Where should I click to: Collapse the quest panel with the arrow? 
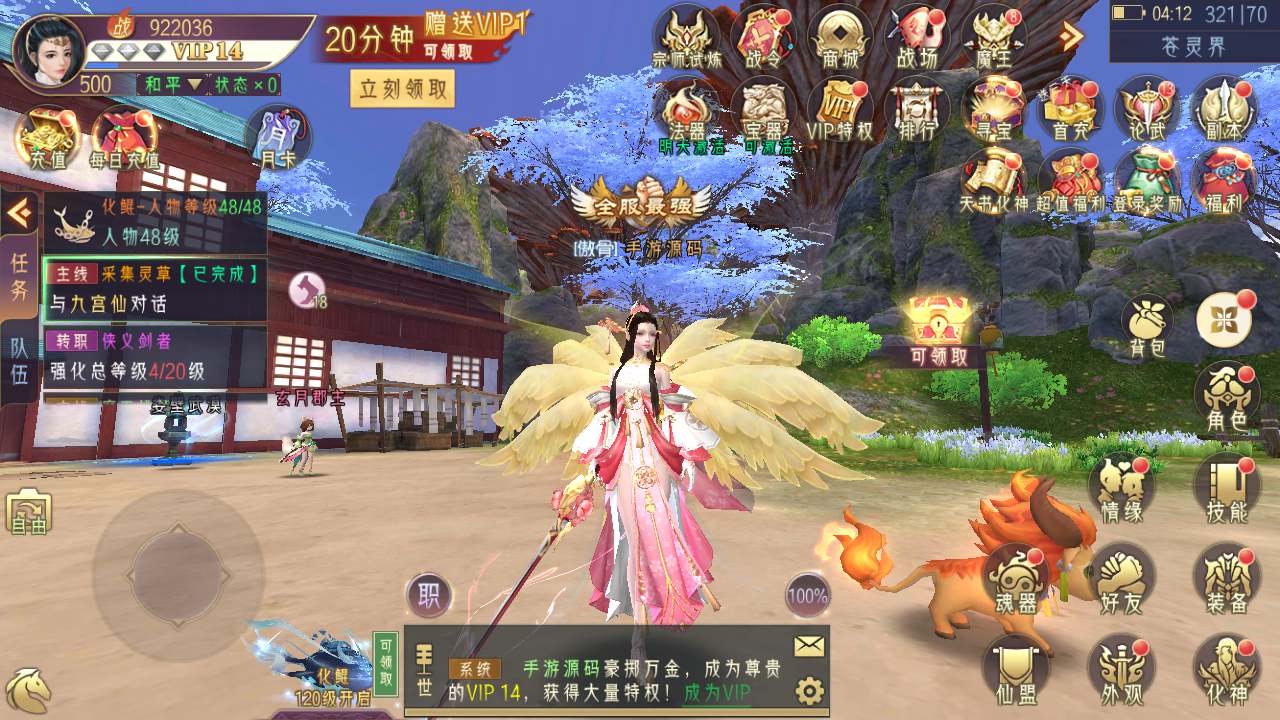click(19, 211)
